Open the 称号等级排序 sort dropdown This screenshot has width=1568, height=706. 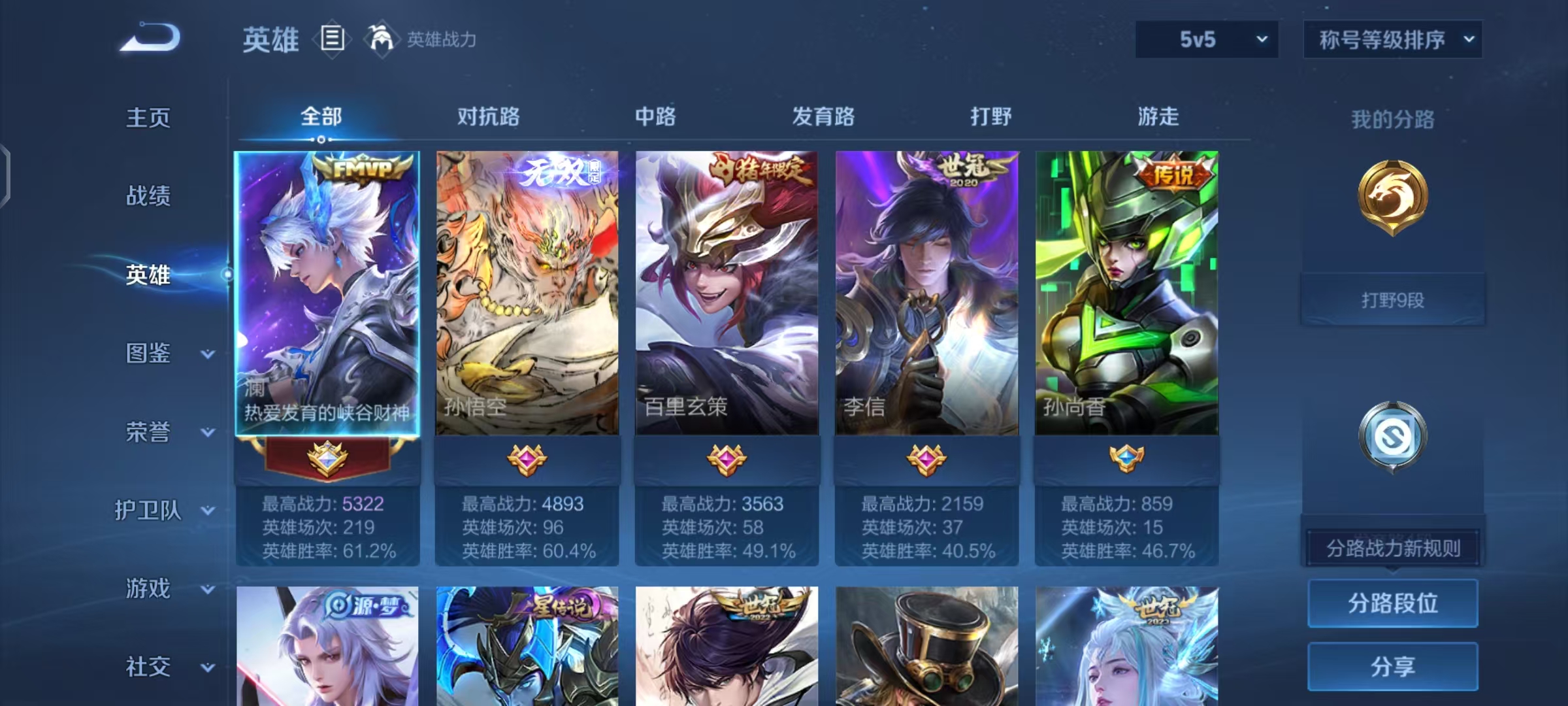(1394, 39)
